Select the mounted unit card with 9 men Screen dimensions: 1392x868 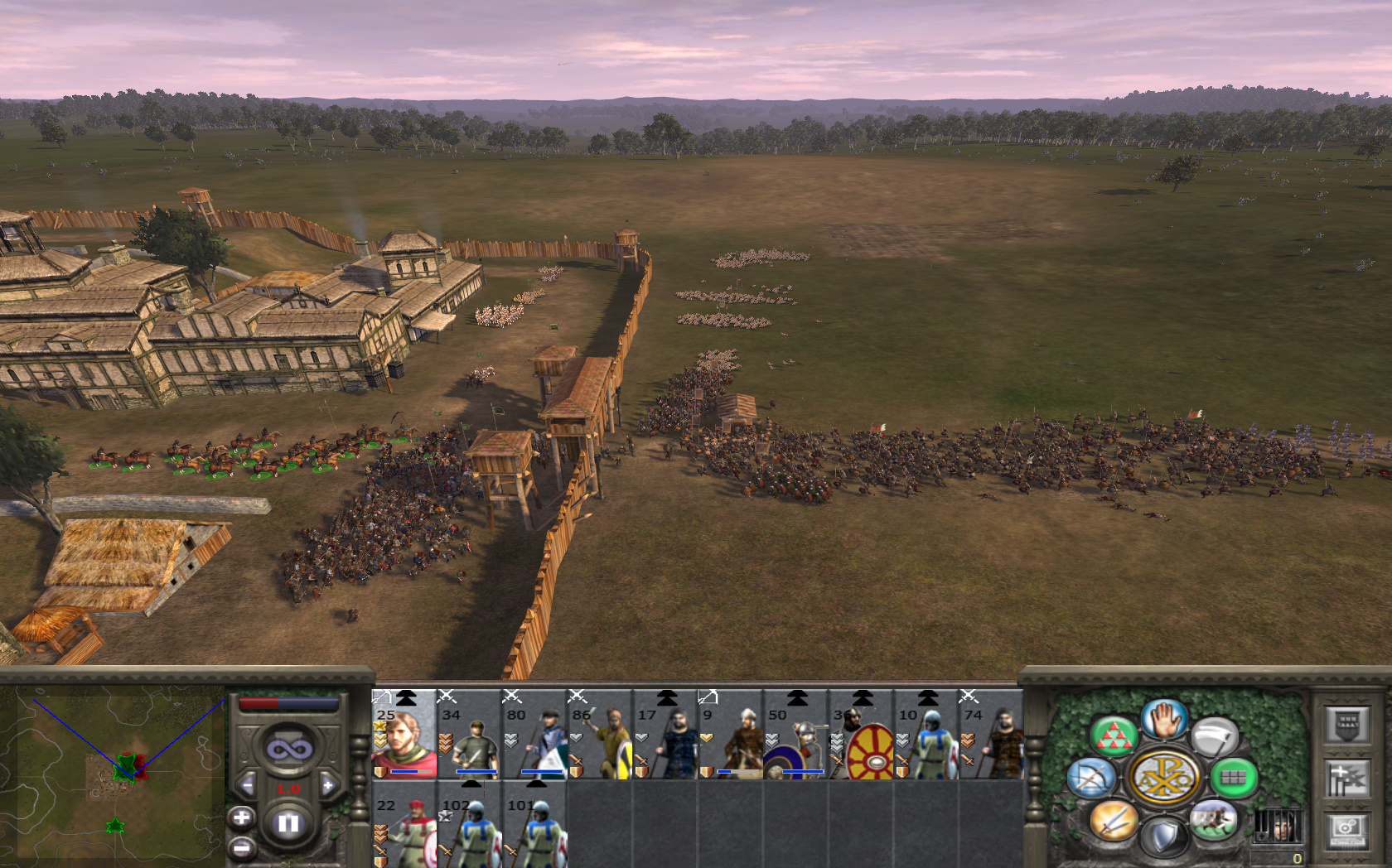coord(730,735)
